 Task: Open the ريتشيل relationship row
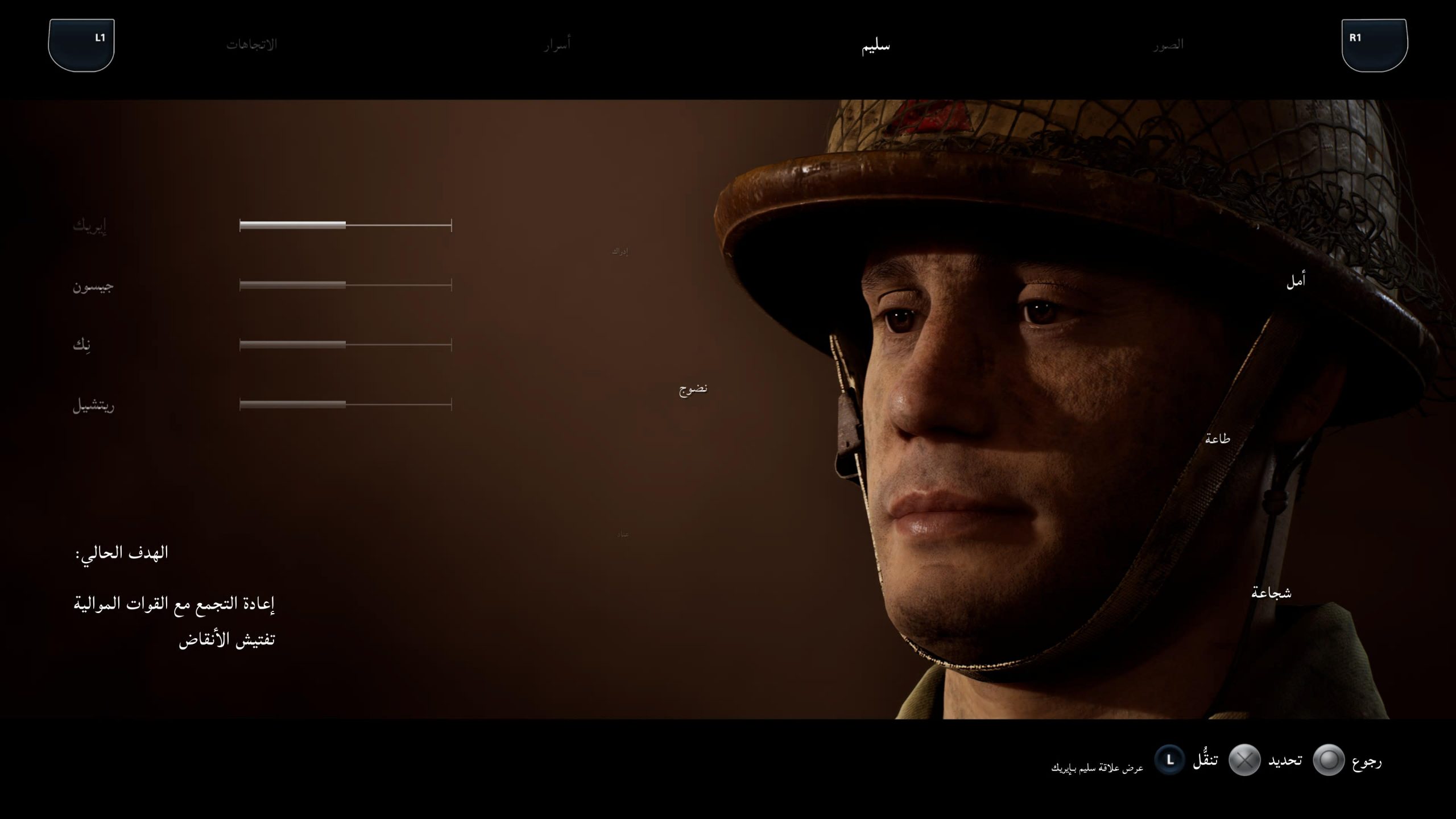[93, 406]
